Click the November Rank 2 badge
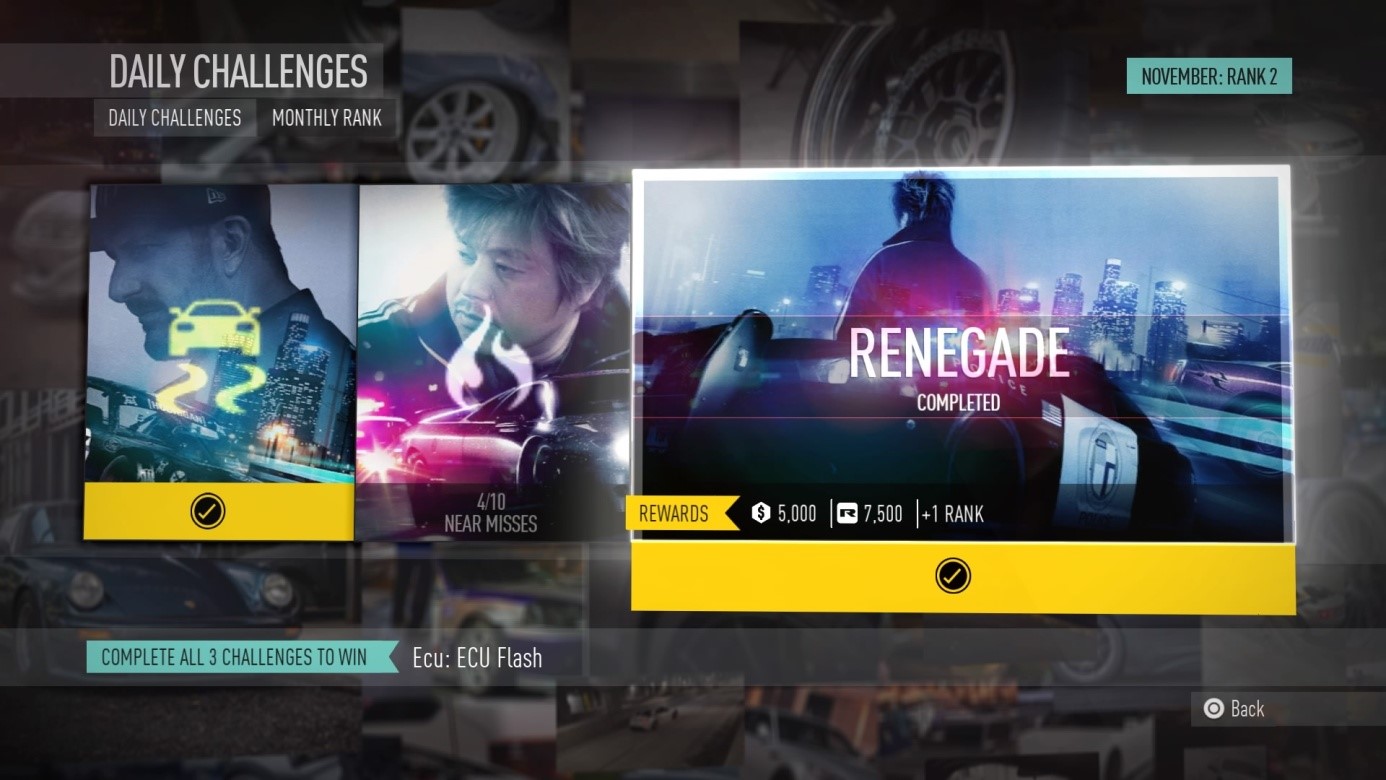The height and width of the screenshot is (780, 1386). coord(1208,77)
